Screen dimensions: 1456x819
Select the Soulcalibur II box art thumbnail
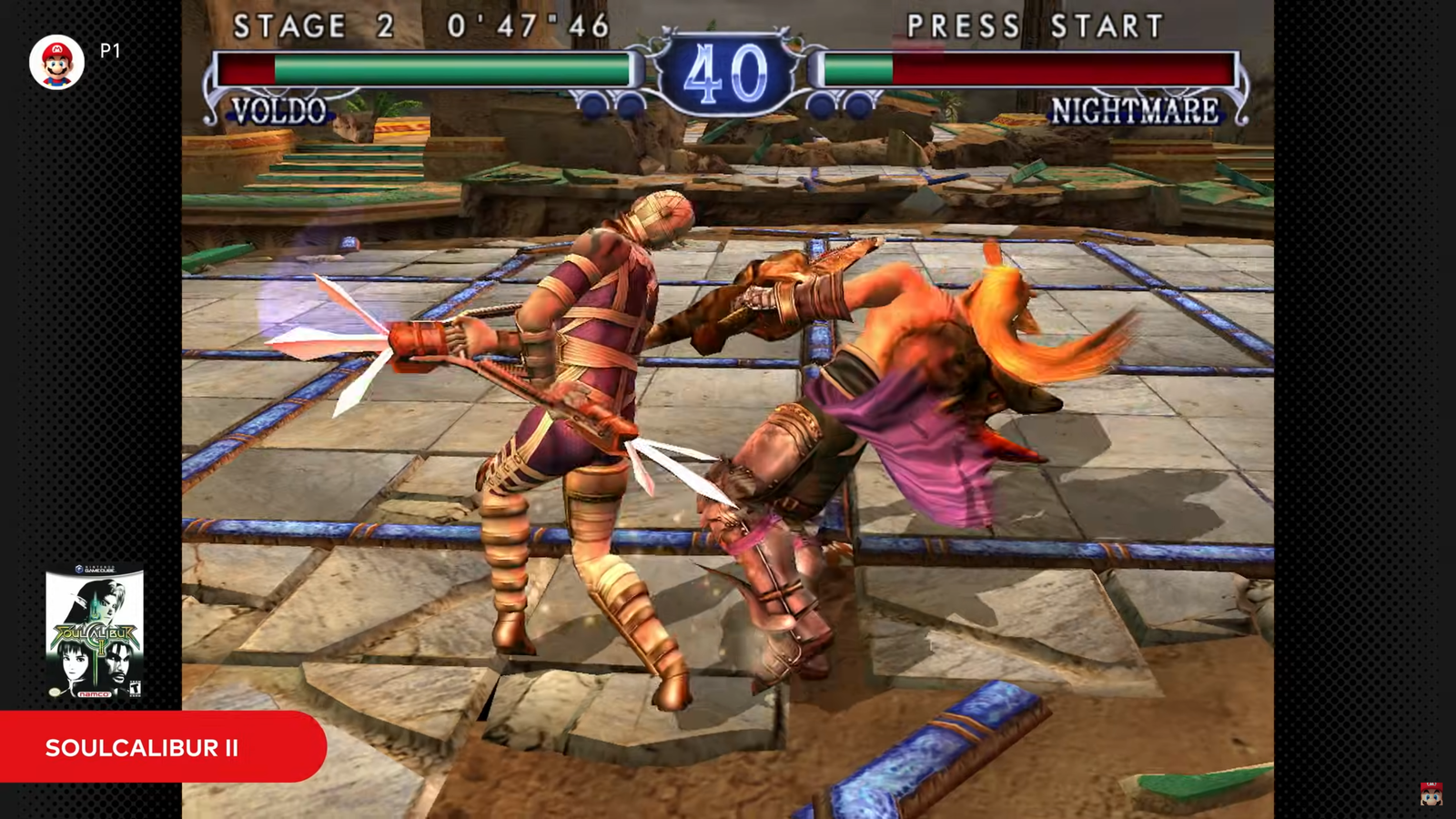(95, 633)
